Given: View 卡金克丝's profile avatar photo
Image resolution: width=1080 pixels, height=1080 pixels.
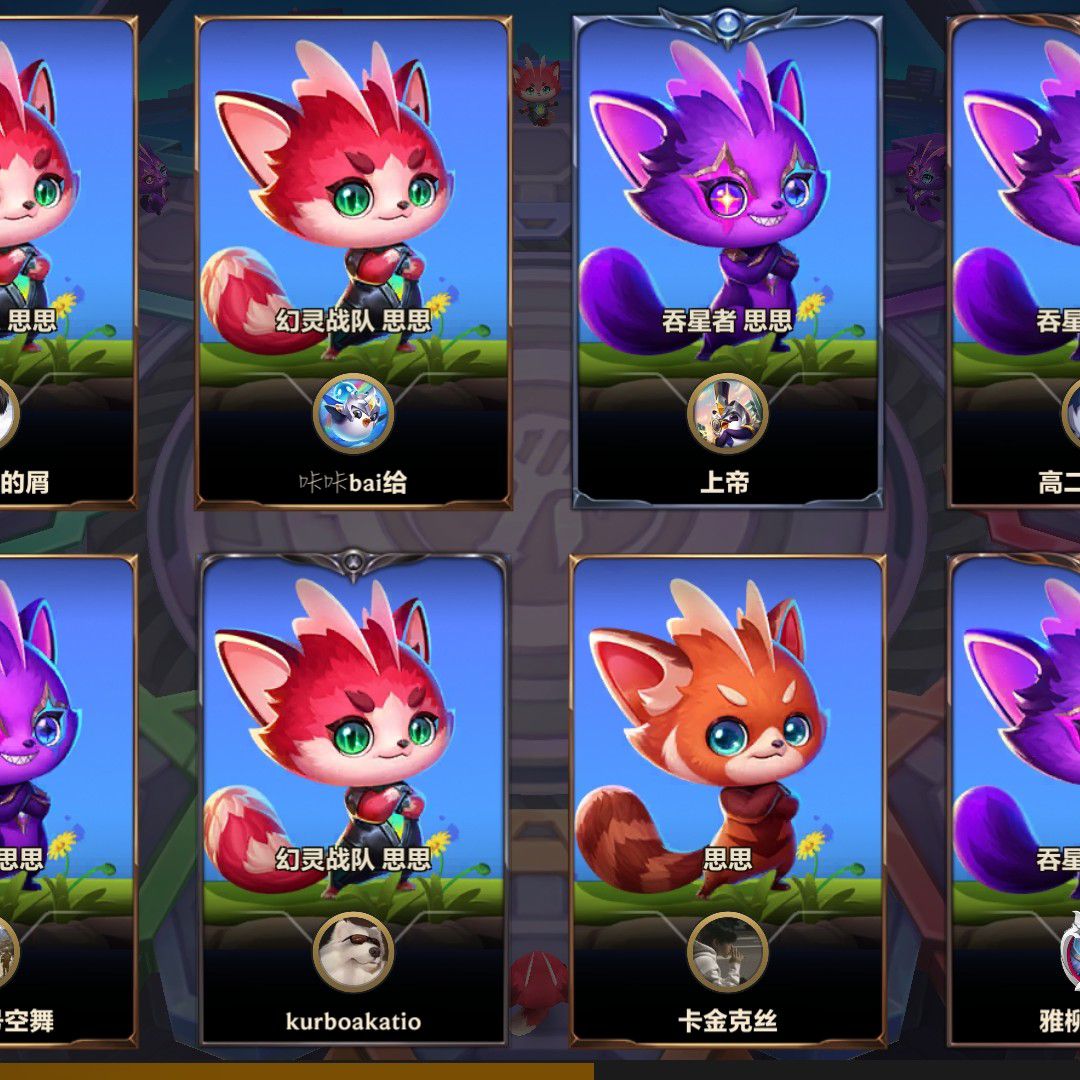Looking at the screenshot, I should (x=727, y=952).
